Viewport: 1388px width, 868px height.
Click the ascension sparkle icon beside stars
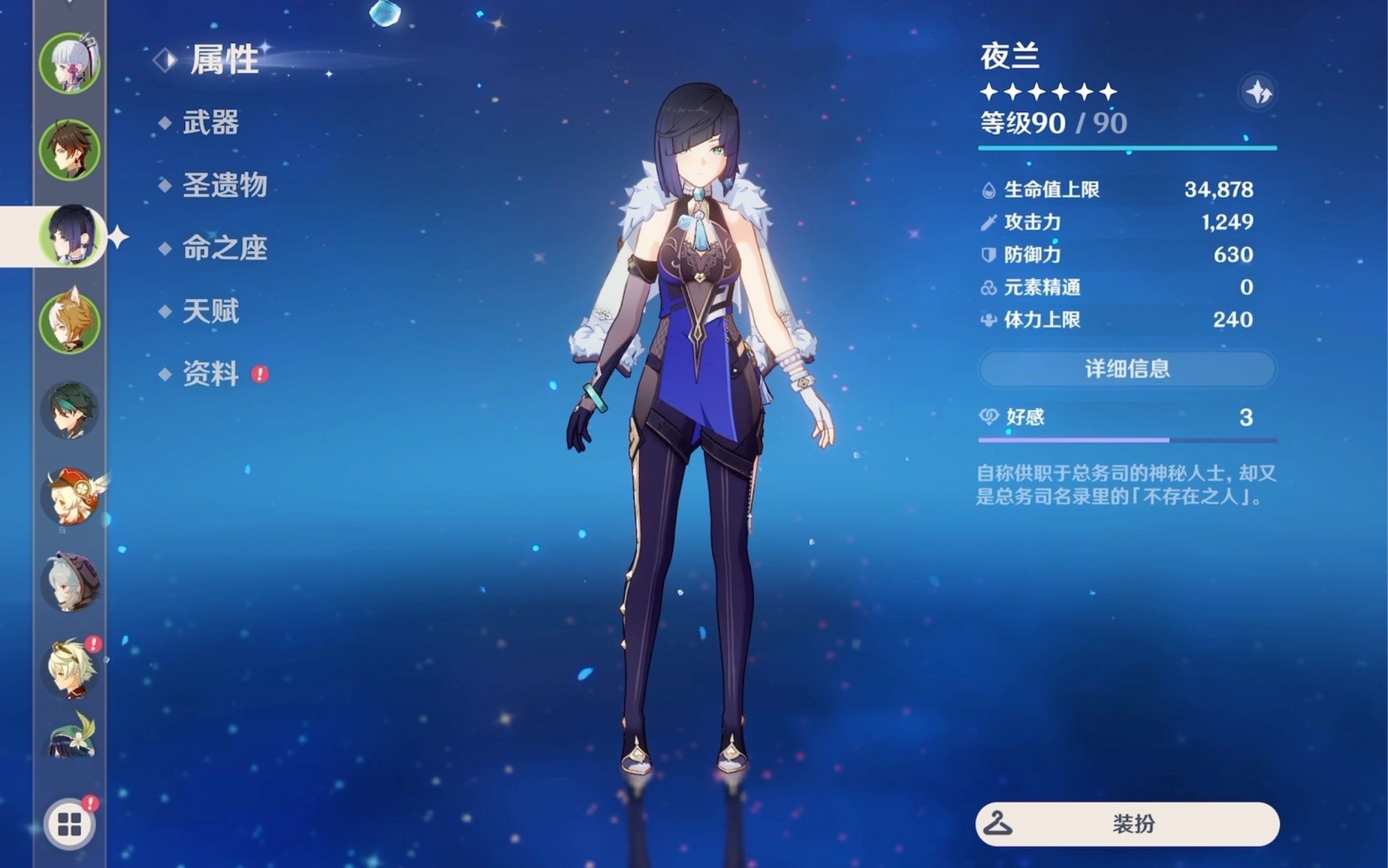coord(1258,92)
